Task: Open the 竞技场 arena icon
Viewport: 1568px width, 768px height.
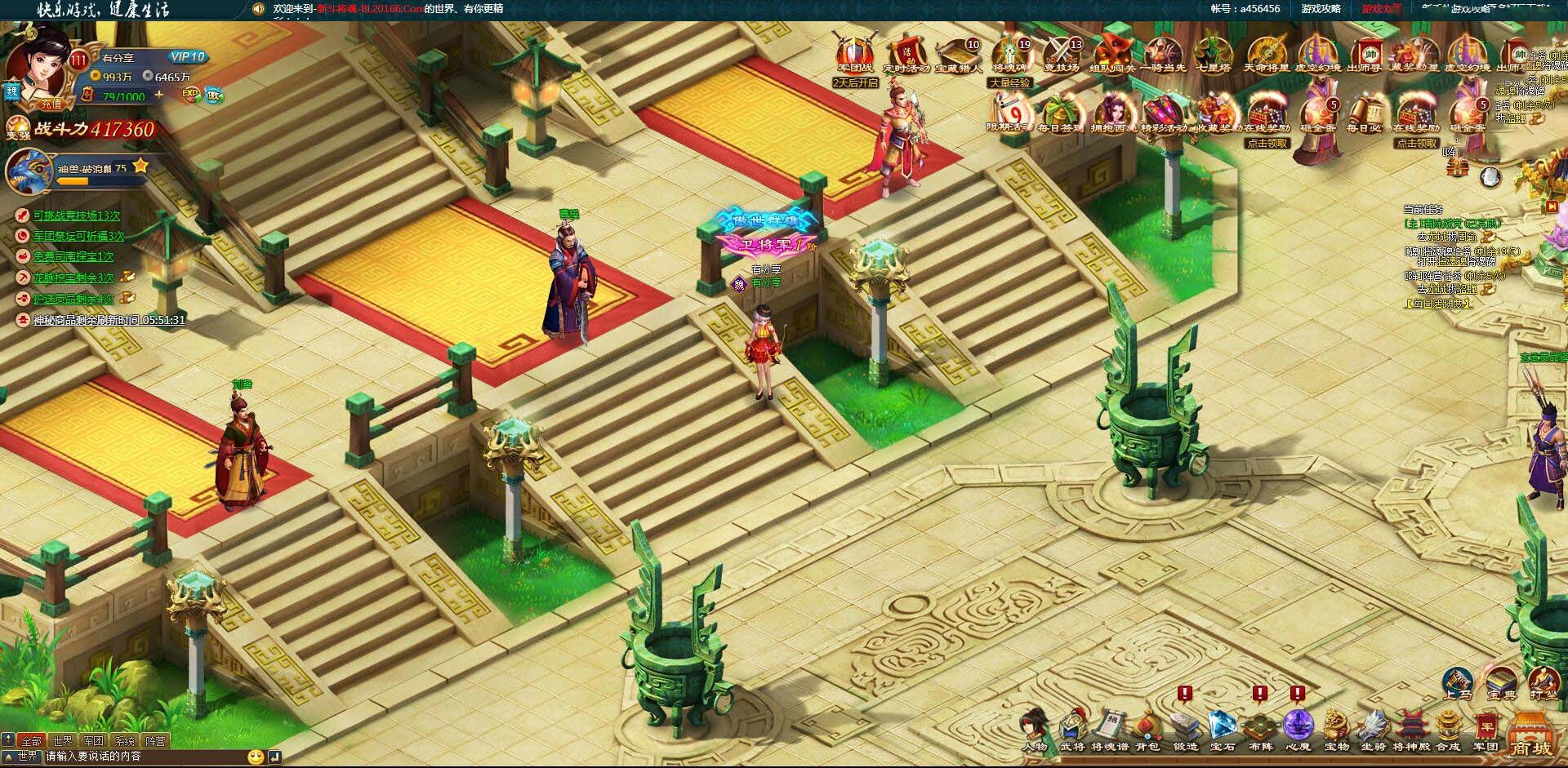Action: (x=1062, y=52)
